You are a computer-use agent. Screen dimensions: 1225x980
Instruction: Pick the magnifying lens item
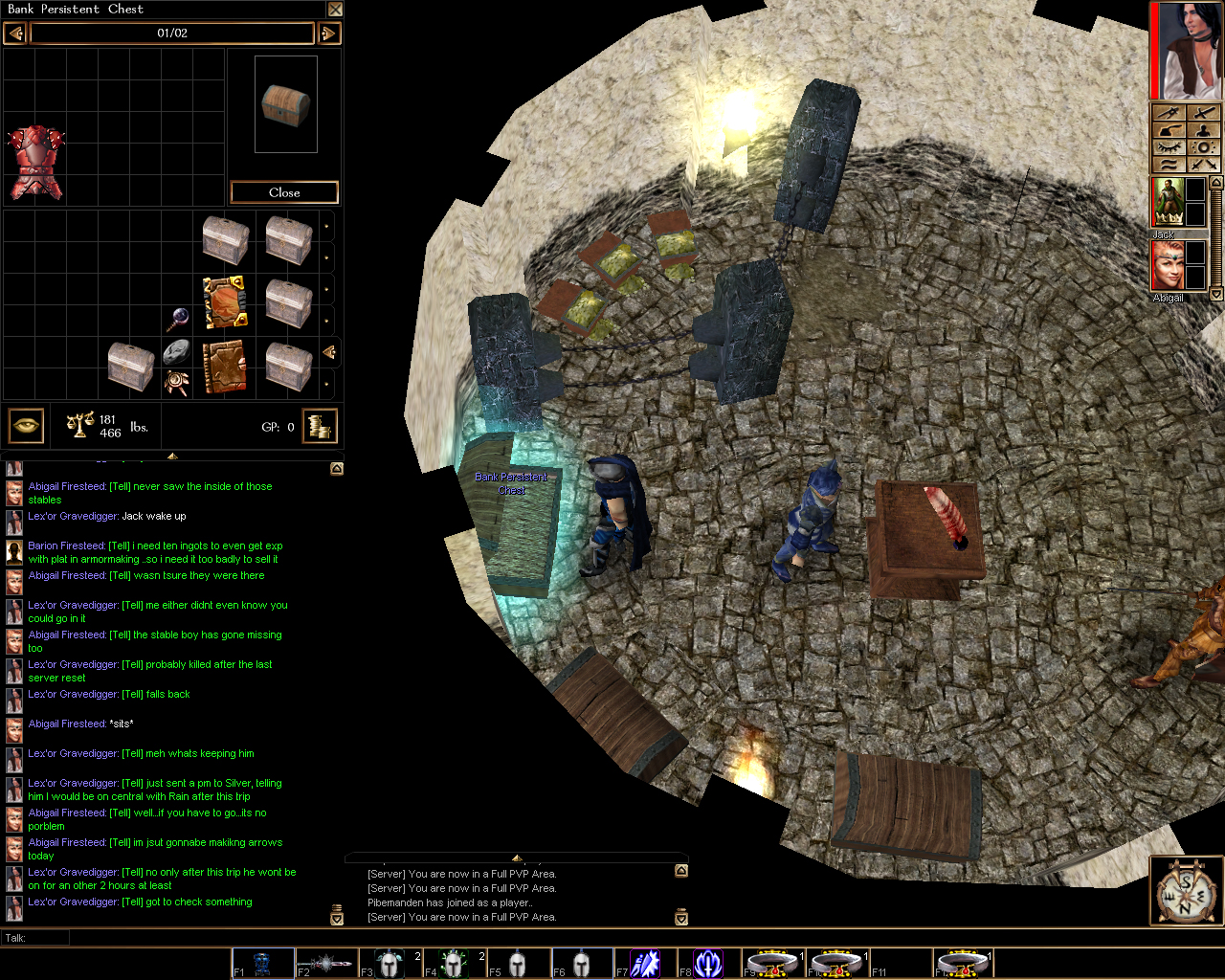tap(176, 319)
